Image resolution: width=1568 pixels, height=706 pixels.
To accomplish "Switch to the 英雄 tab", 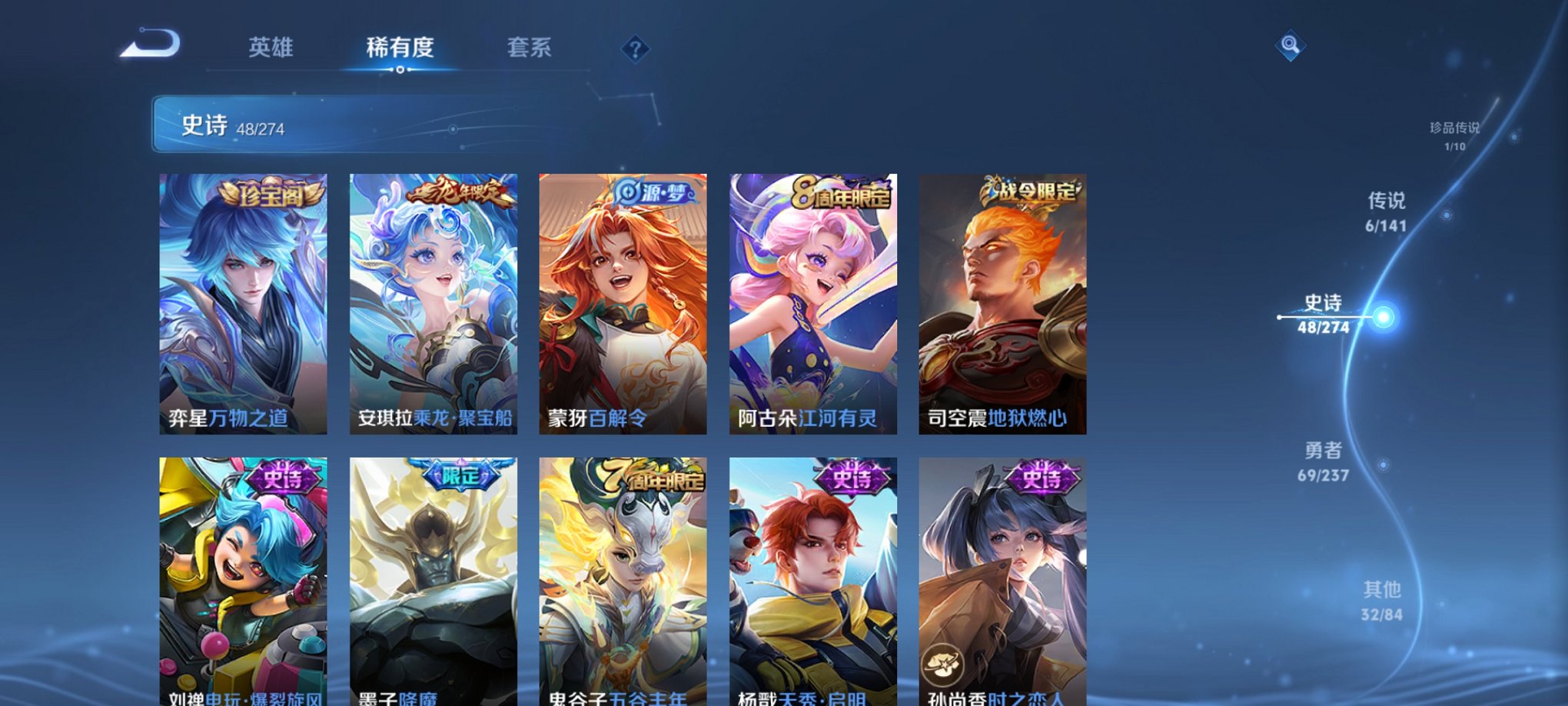I will pos(271,48).
